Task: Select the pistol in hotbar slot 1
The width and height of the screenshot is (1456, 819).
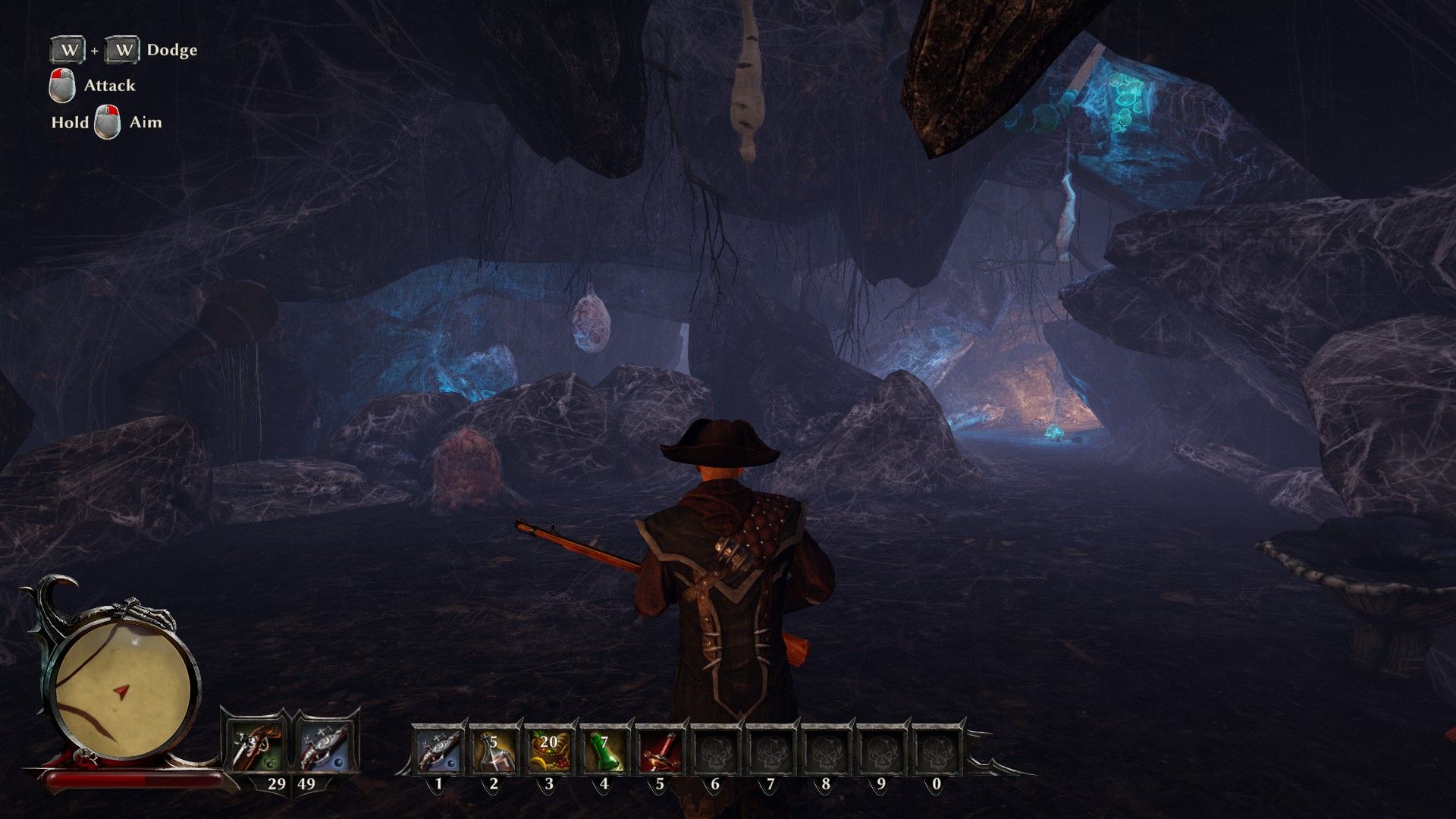Action: [x=438, y=750]
